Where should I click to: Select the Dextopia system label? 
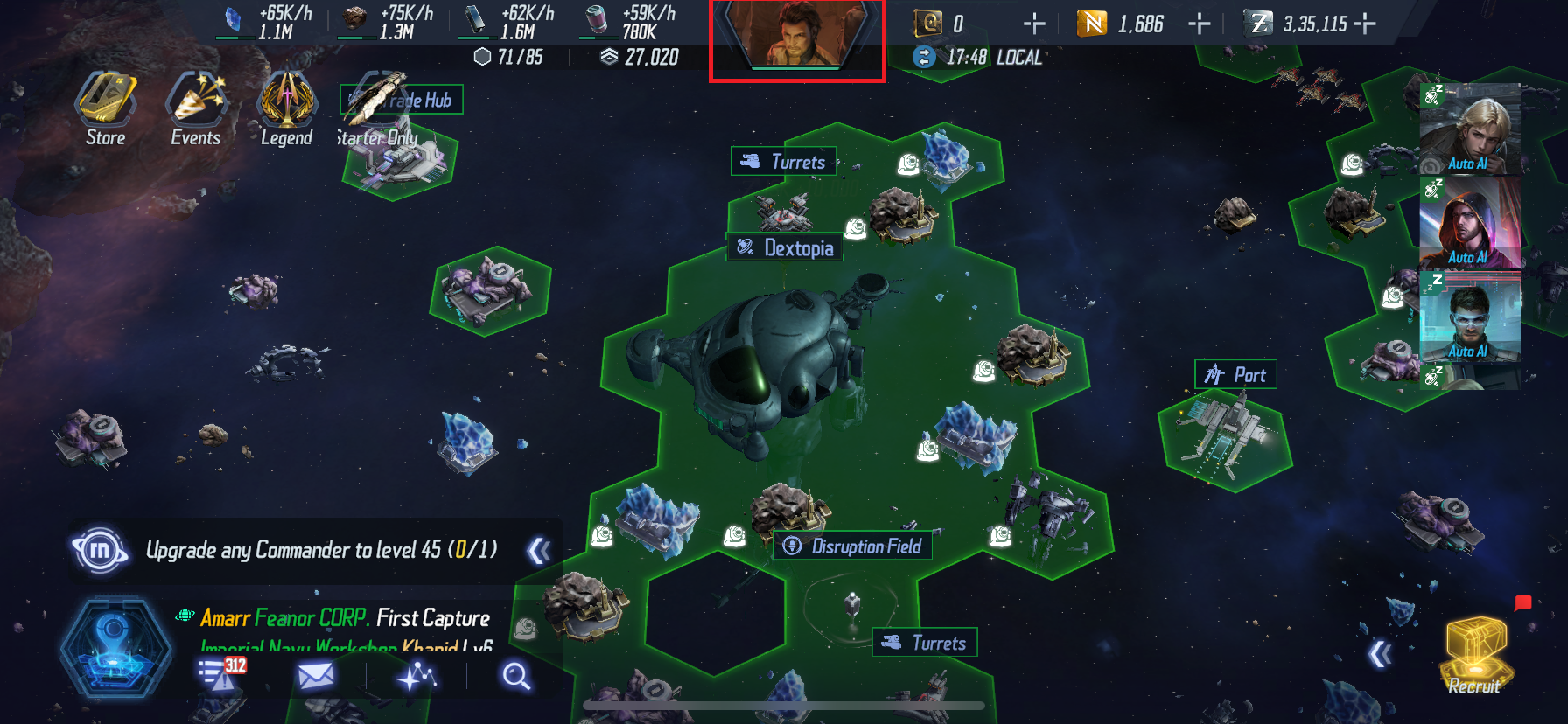coord(786,247)
